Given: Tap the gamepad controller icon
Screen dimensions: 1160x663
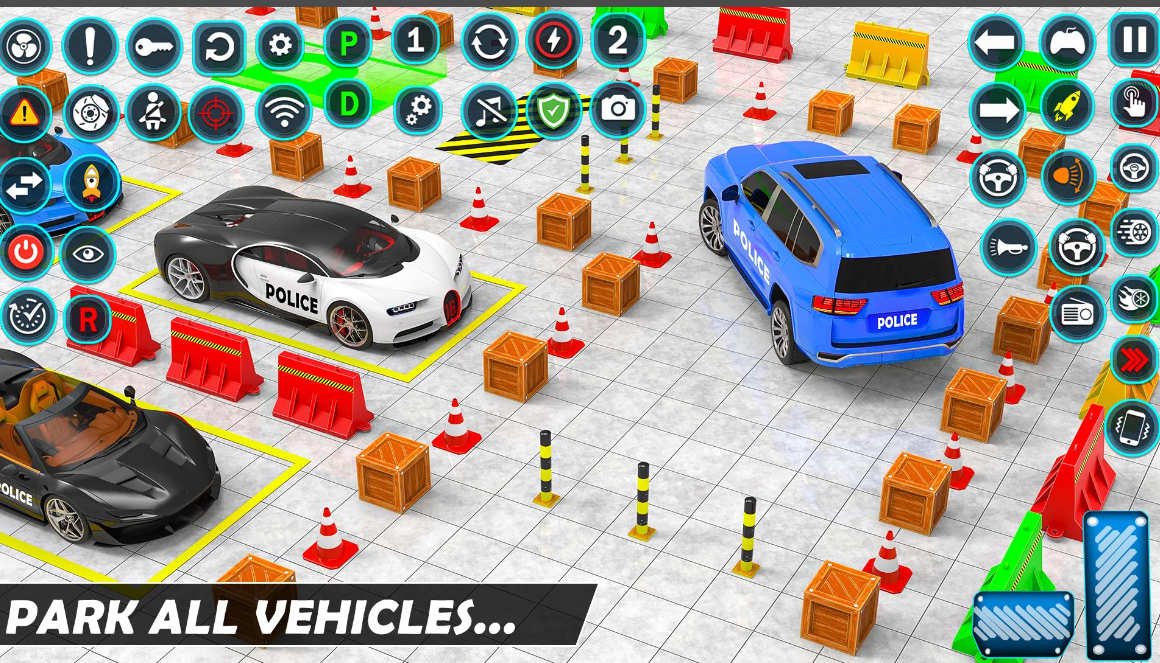Looking at the screenshot, I should (1067, 43).
